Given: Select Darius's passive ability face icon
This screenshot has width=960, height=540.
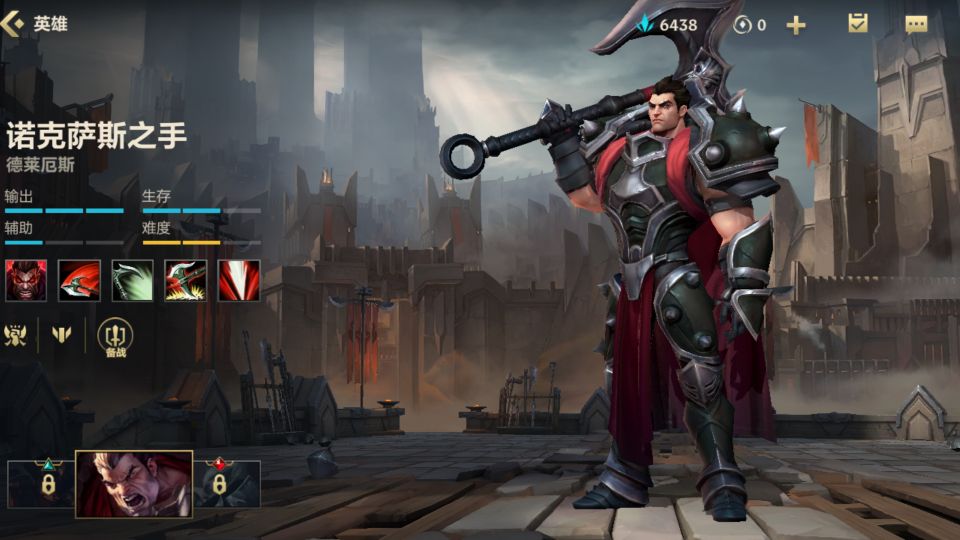Looking at the screenshot, I should pyautogui.click(x=26, y=281).
